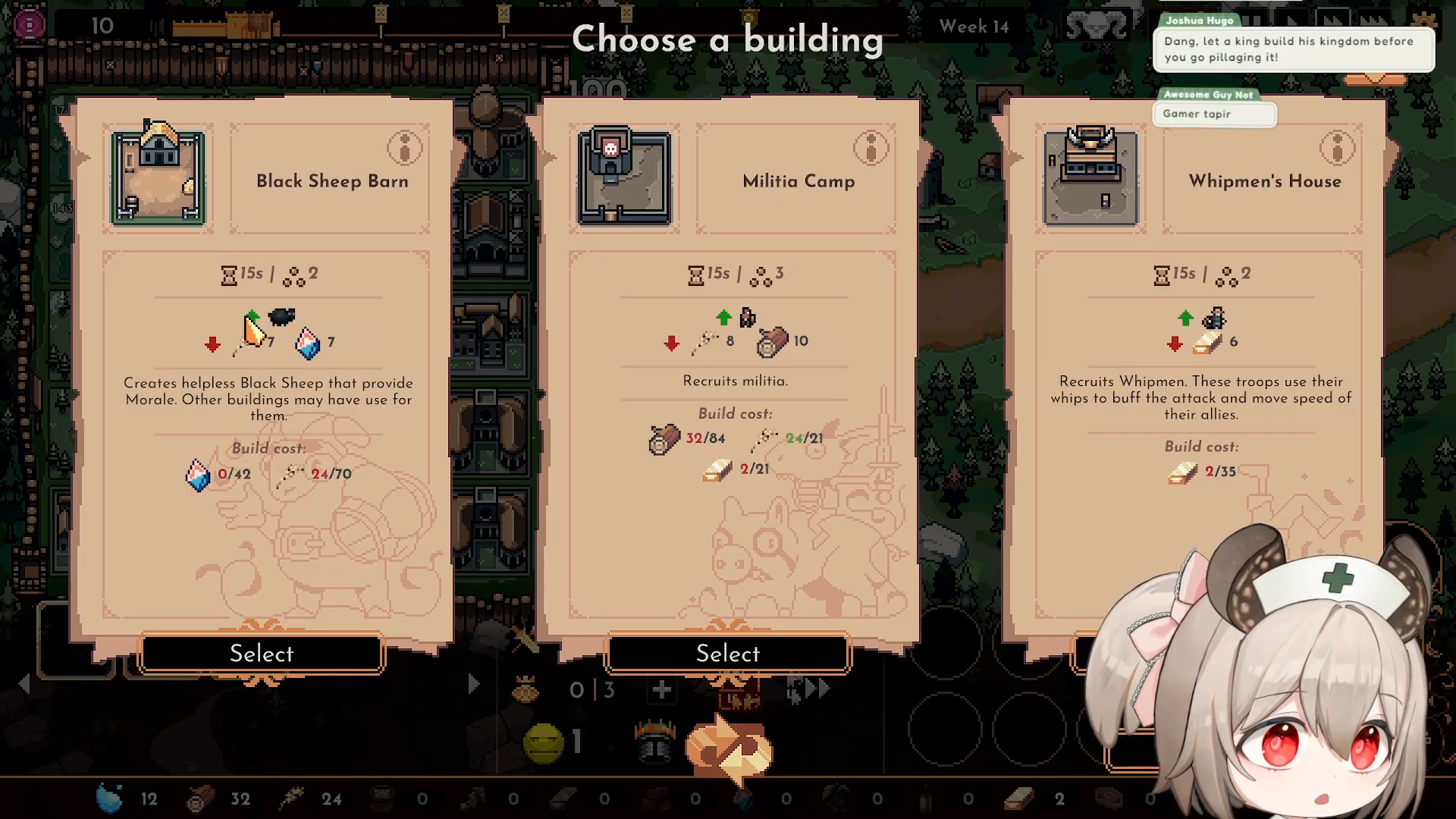Screen dimensions: 1456x819
Task: Select the Black Sheep Barn building
Action: click(262, 653)
